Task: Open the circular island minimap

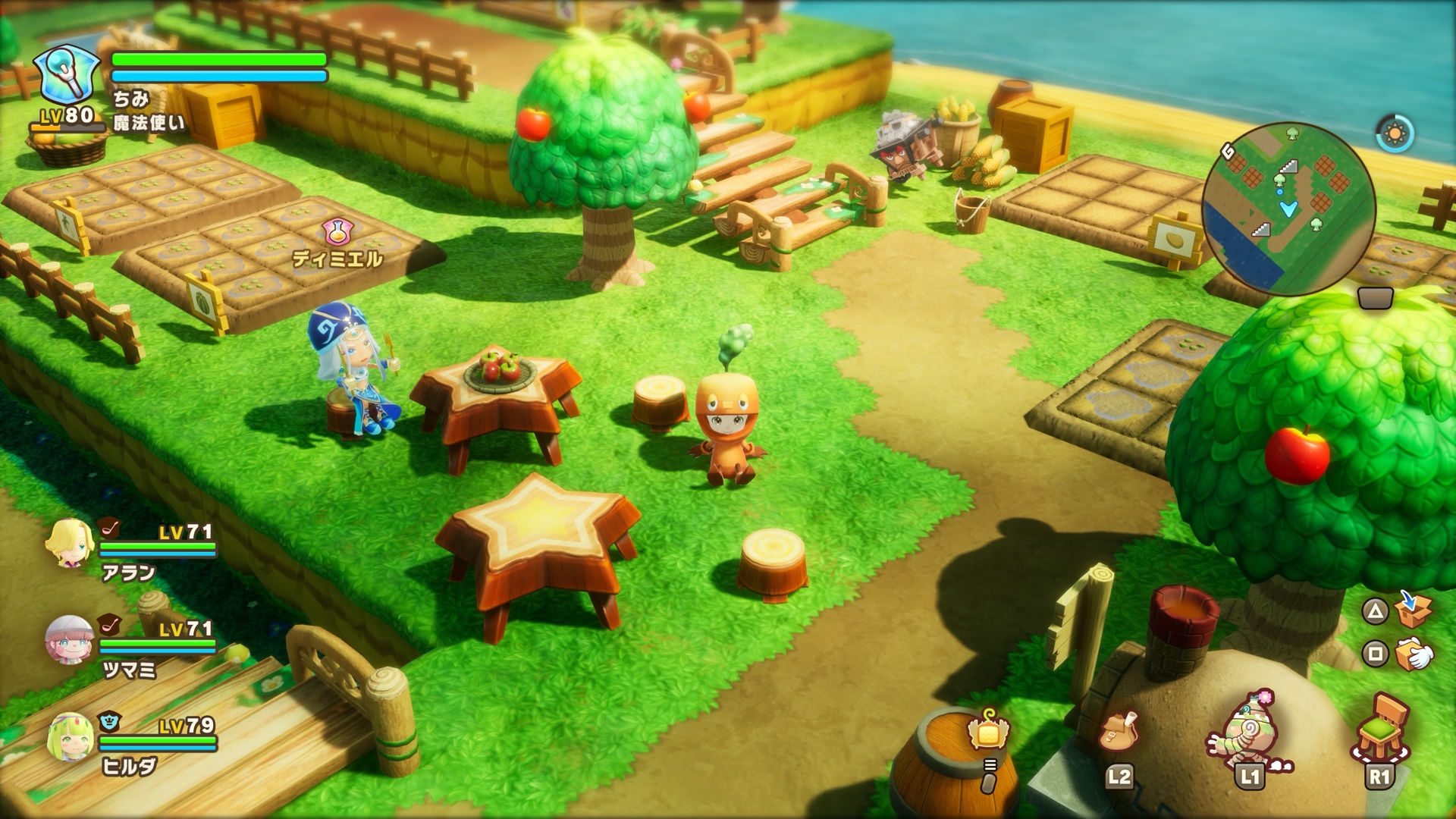Action: (1288, 209)
